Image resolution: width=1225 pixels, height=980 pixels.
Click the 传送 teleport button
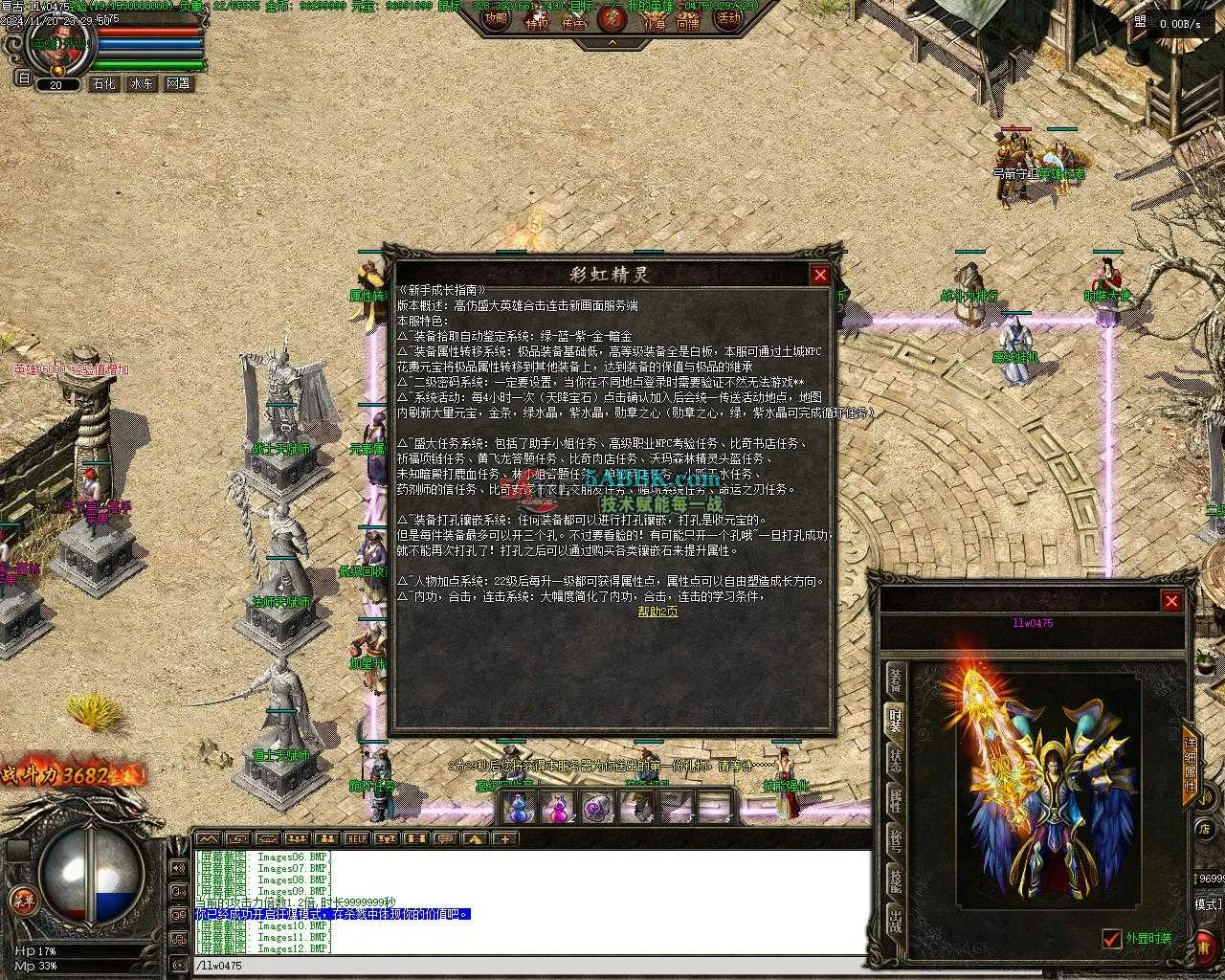click(x=574, y=22)
